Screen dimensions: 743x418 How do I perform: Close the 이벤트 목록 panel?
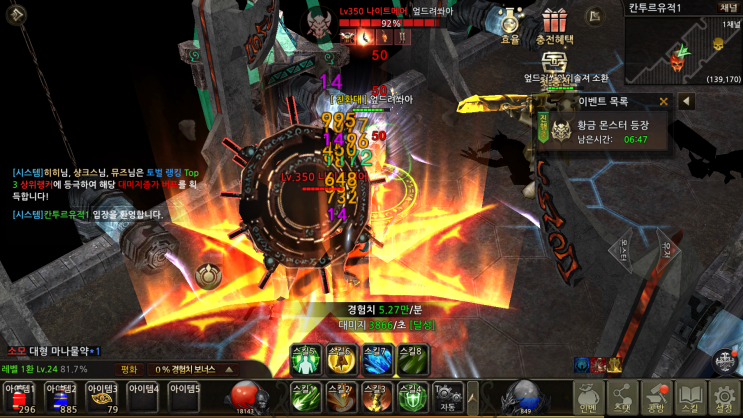tap(663, 101)
